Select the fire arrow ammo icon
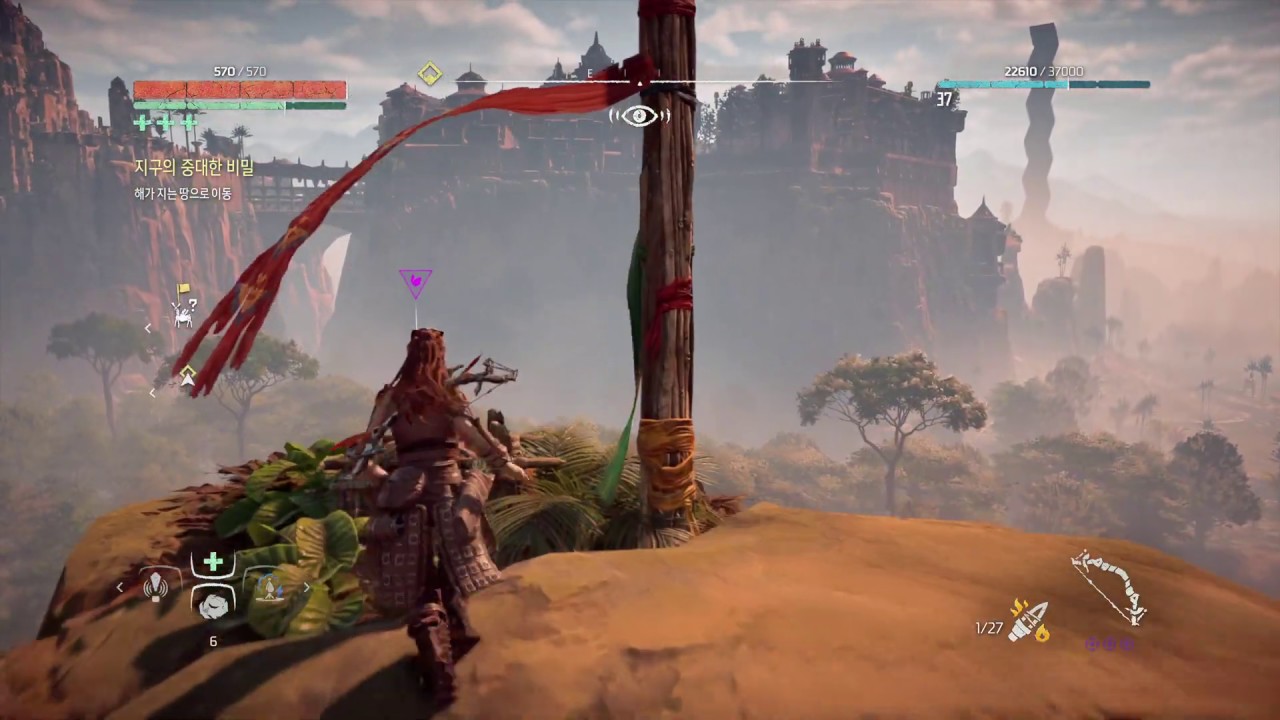This screenshot has height=720, width=1280. 1029,621
